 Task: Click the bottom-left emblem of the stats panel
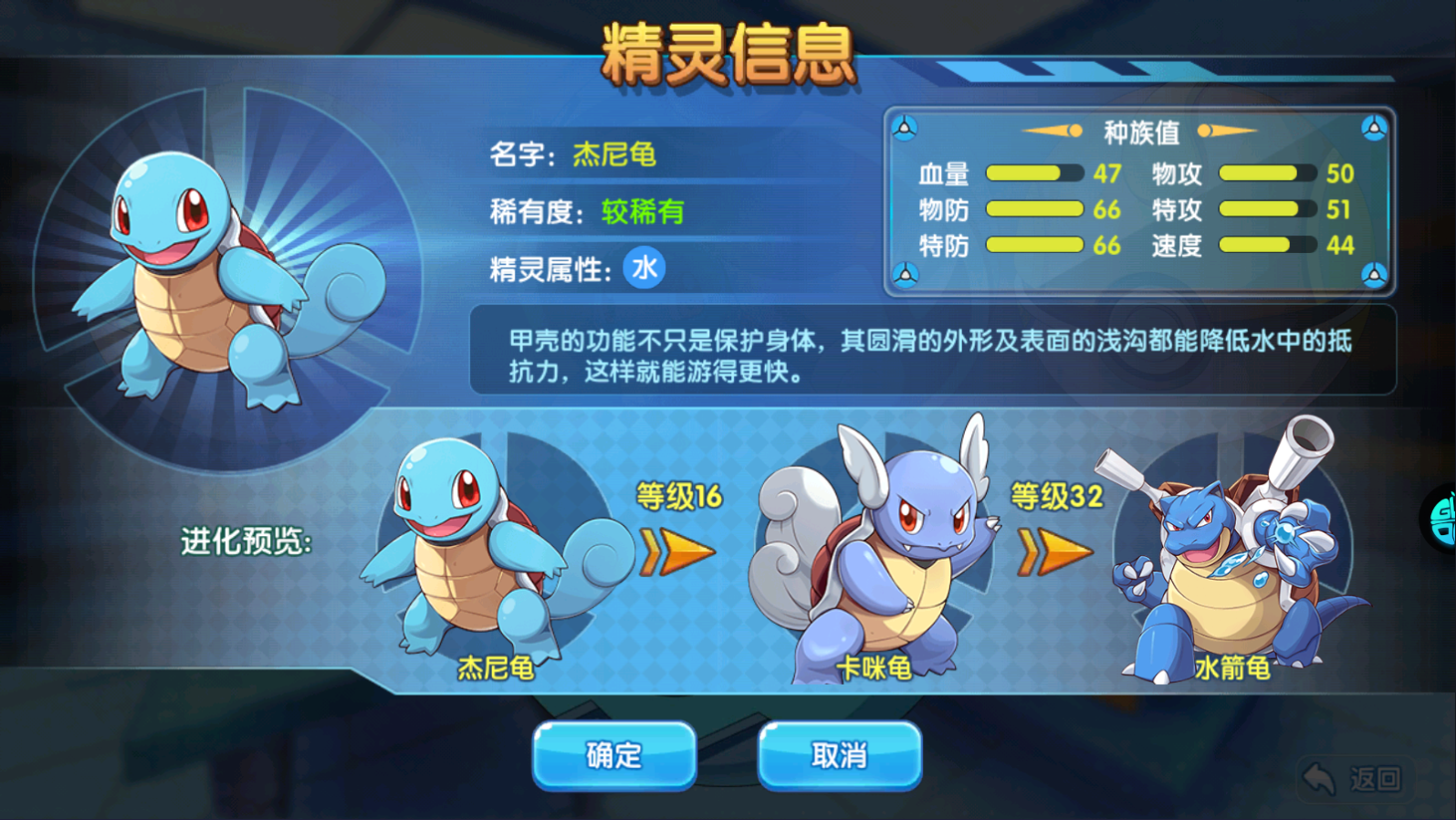pyautogui.click(x=905, y=273)
